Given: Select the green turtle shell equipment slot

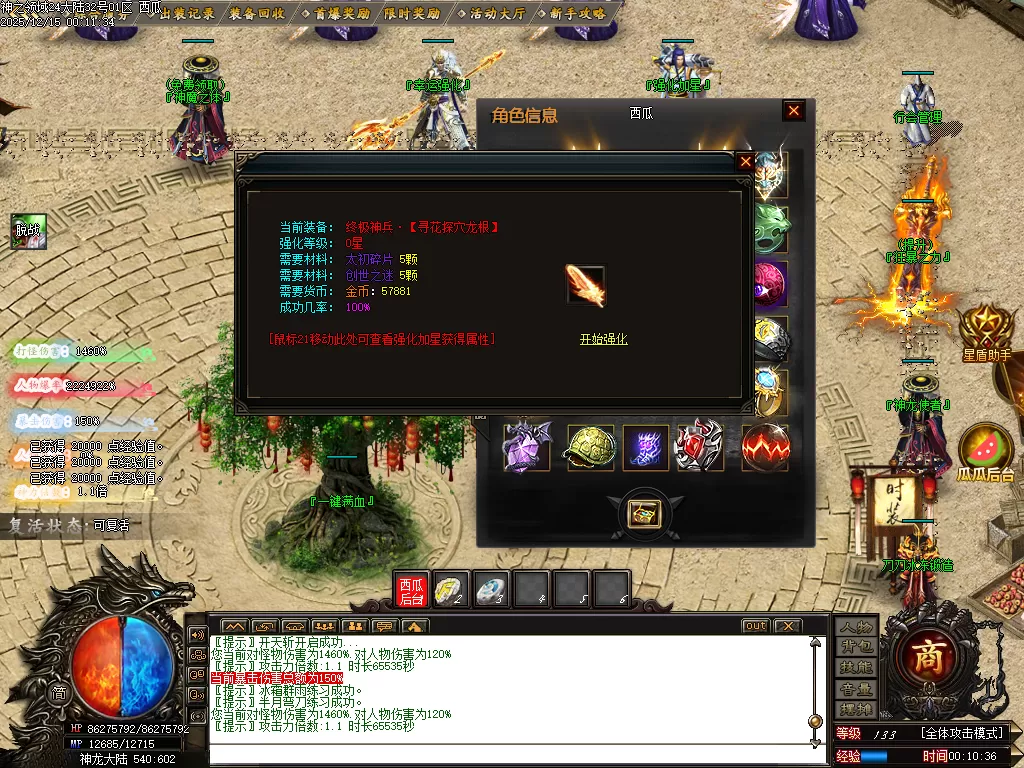Looking at the screenshot, I should pyautogui.click(x=590, y=447).
